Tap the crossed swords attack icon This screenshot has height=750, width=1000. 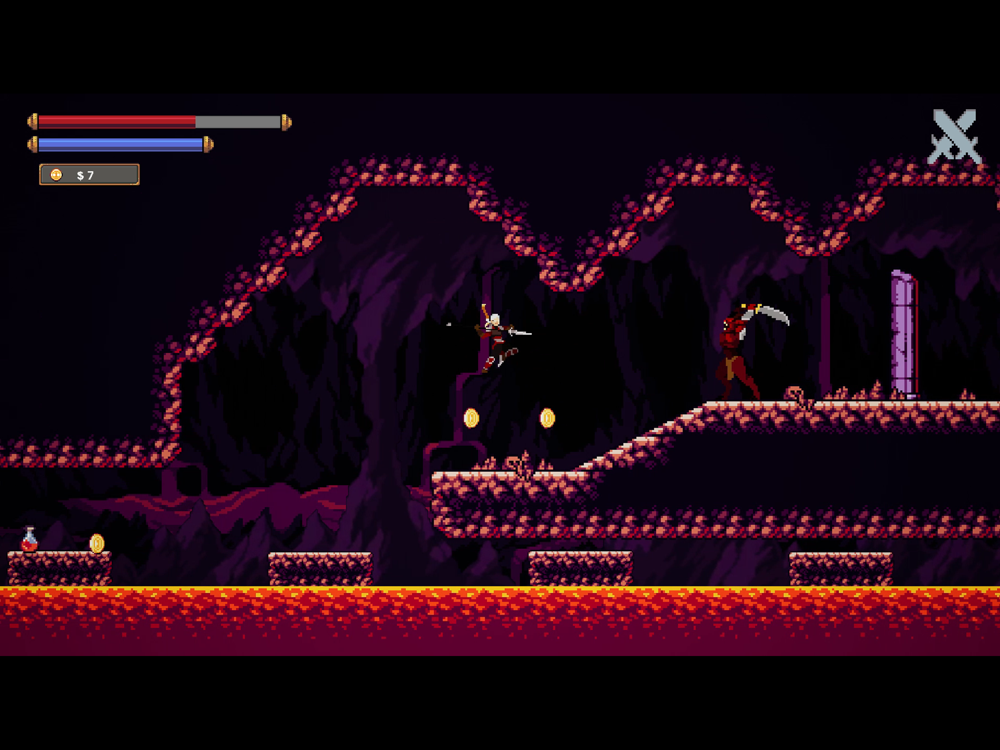pyautogui.click(x=953, y=137)
